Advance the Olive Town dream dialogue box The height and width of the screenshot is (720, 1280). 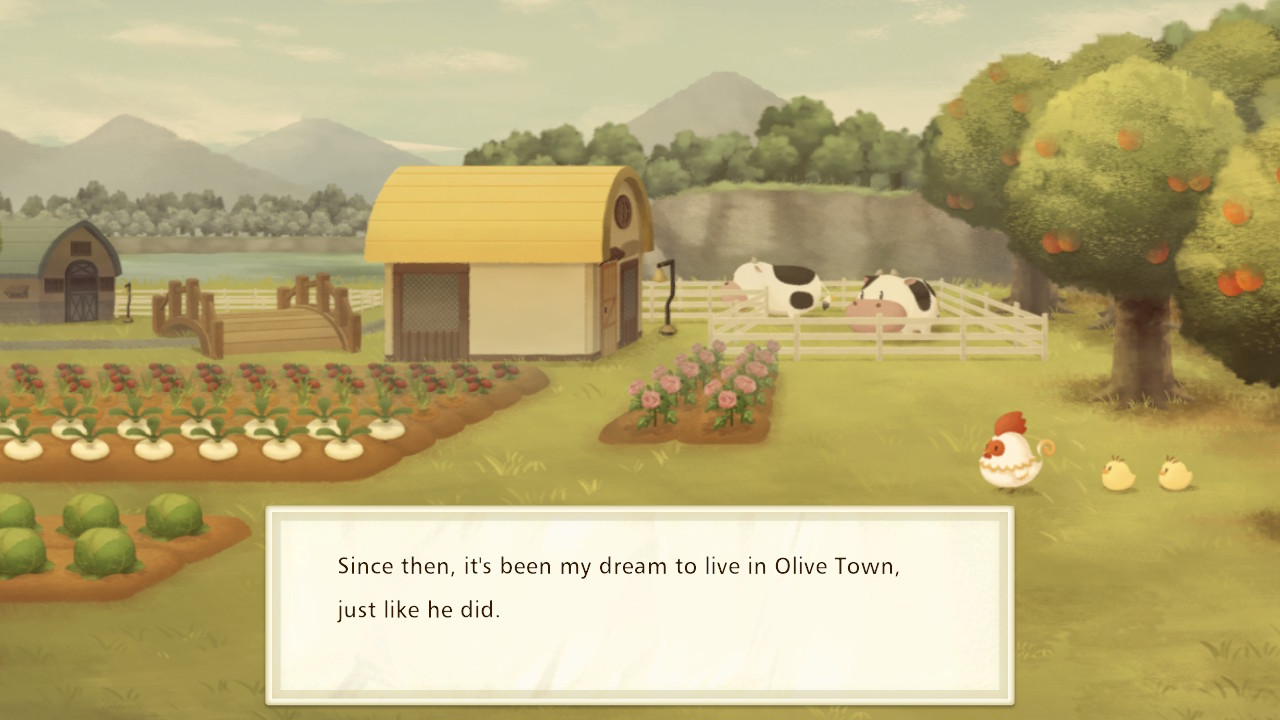640,604
